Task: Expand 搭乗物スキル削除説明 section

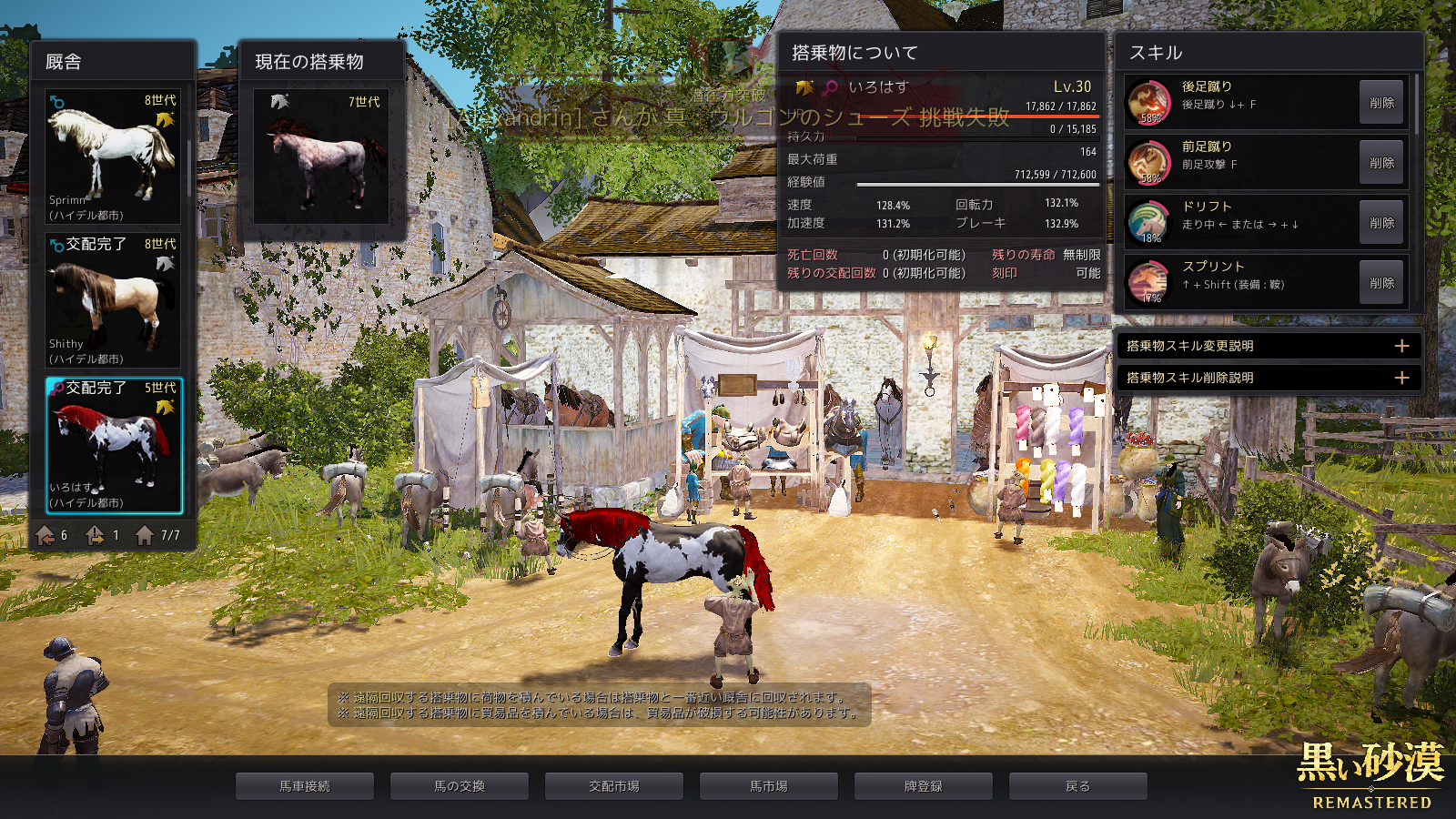Action: tap(1401, 378)
